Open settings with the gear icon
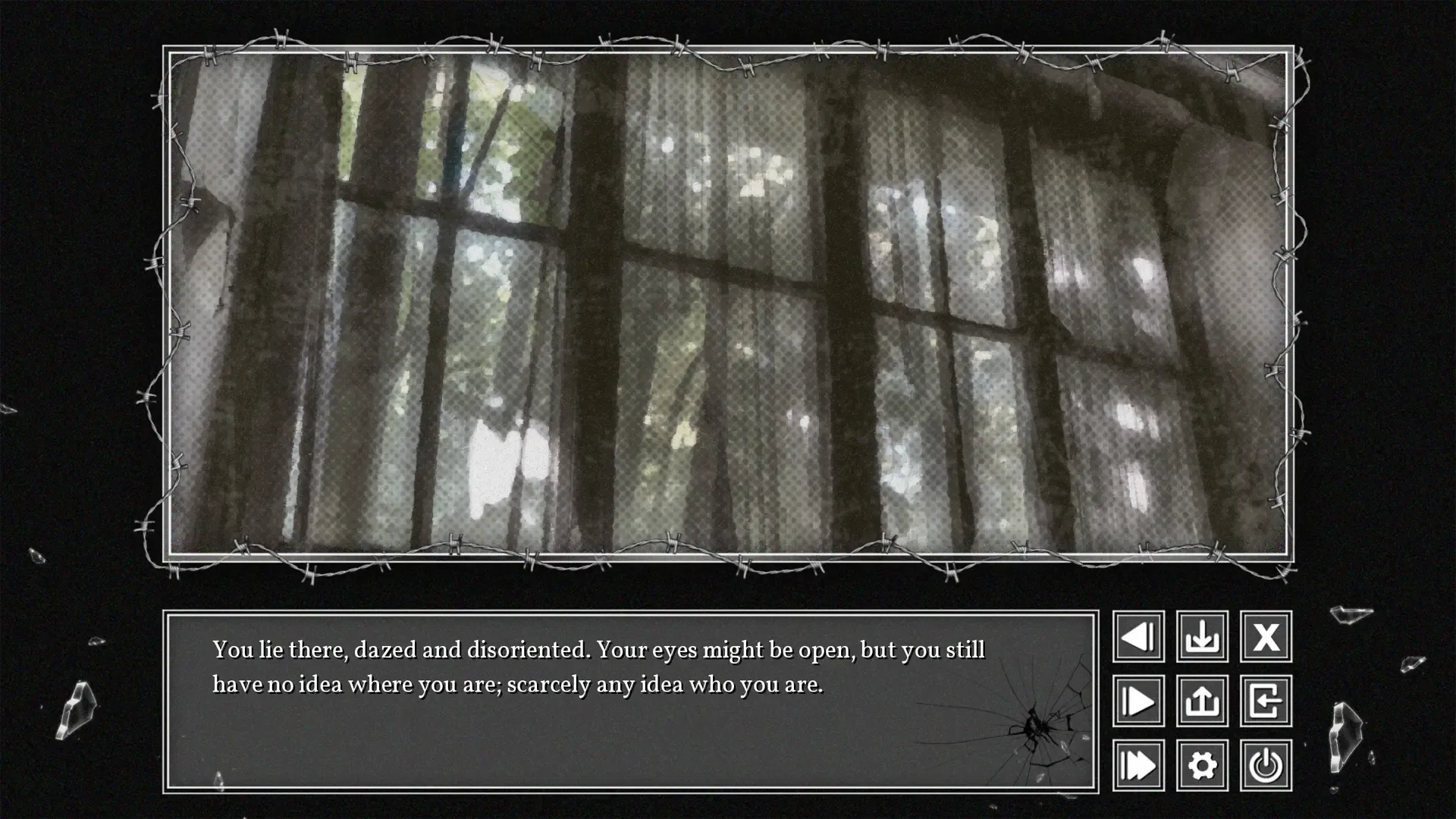The image size is (1456, 819). tap(1202, 764)
